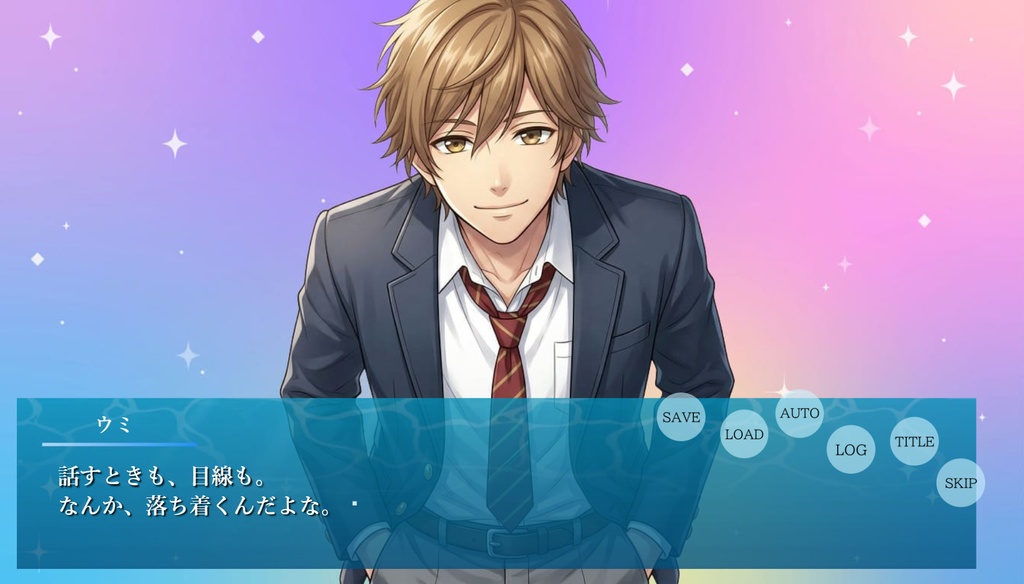
Task: Open the SAVE menu
Action: pos(681,417)
